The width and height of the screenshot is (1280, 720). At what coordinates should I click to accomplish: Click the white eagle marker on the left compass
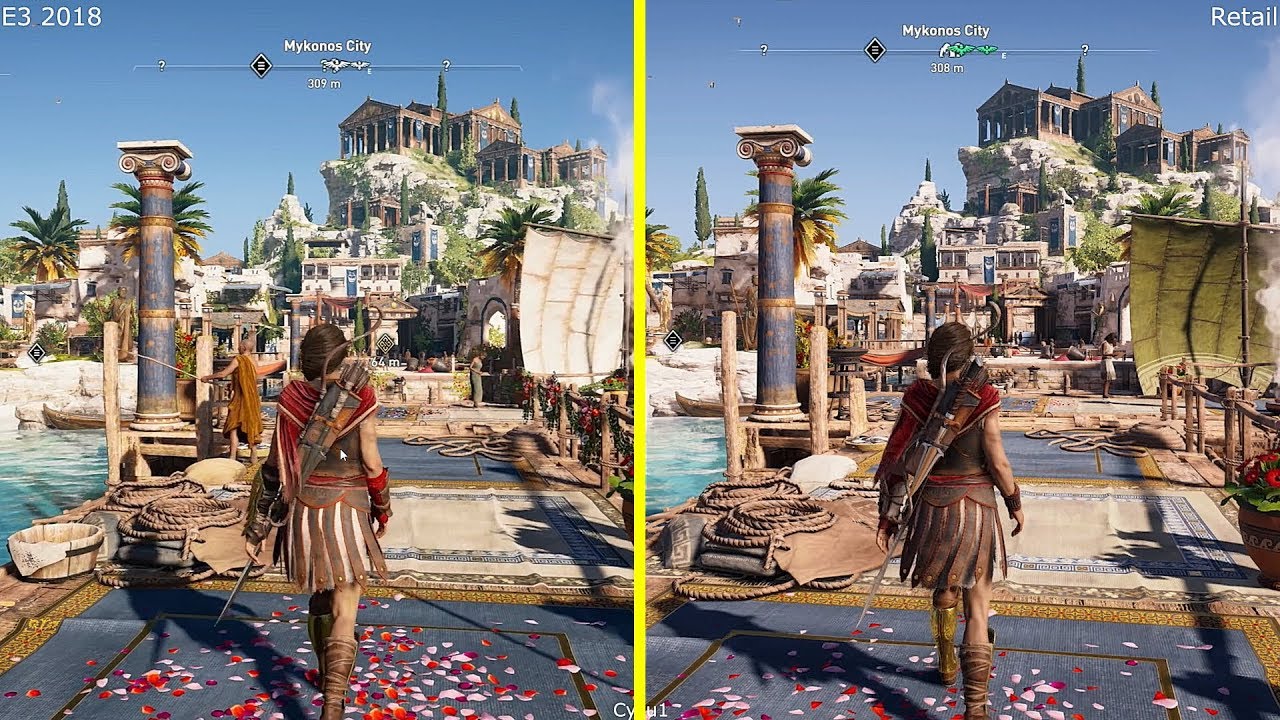pos(336,65)
